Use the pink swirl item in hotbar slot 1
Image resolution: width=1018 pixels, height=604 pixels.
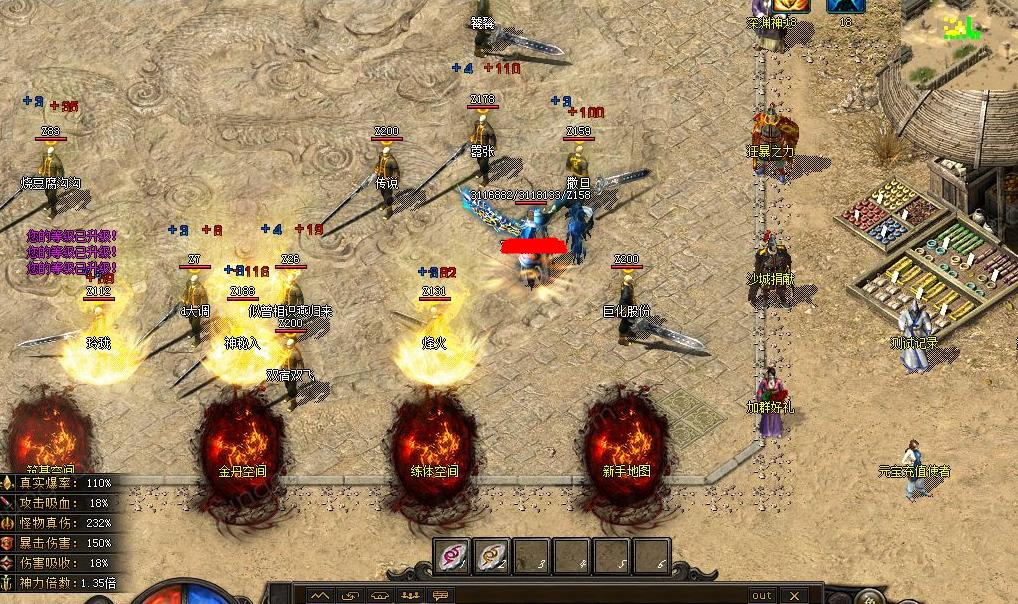[452, 556]
